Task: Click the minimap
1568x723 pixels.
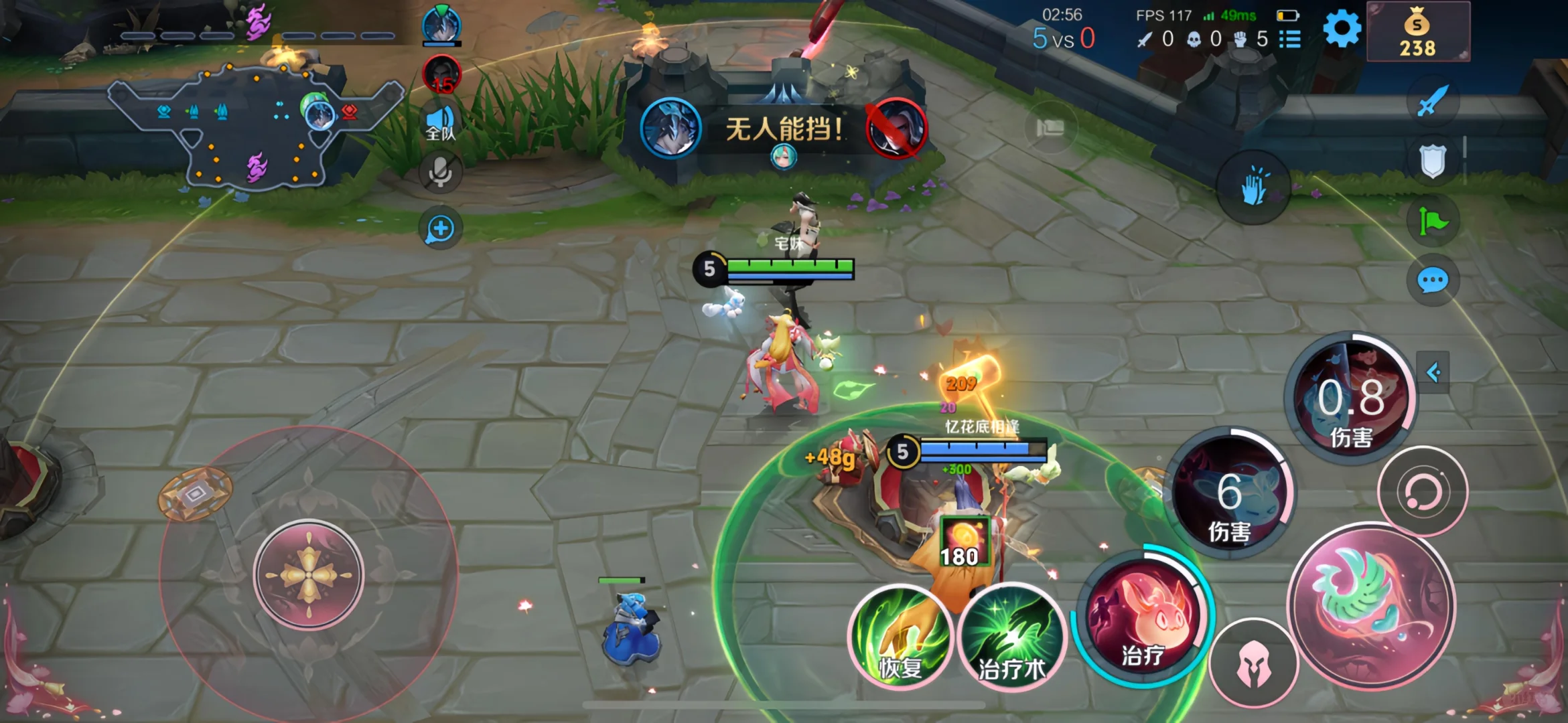Action: pyautogui.click(x=255, y=124)
